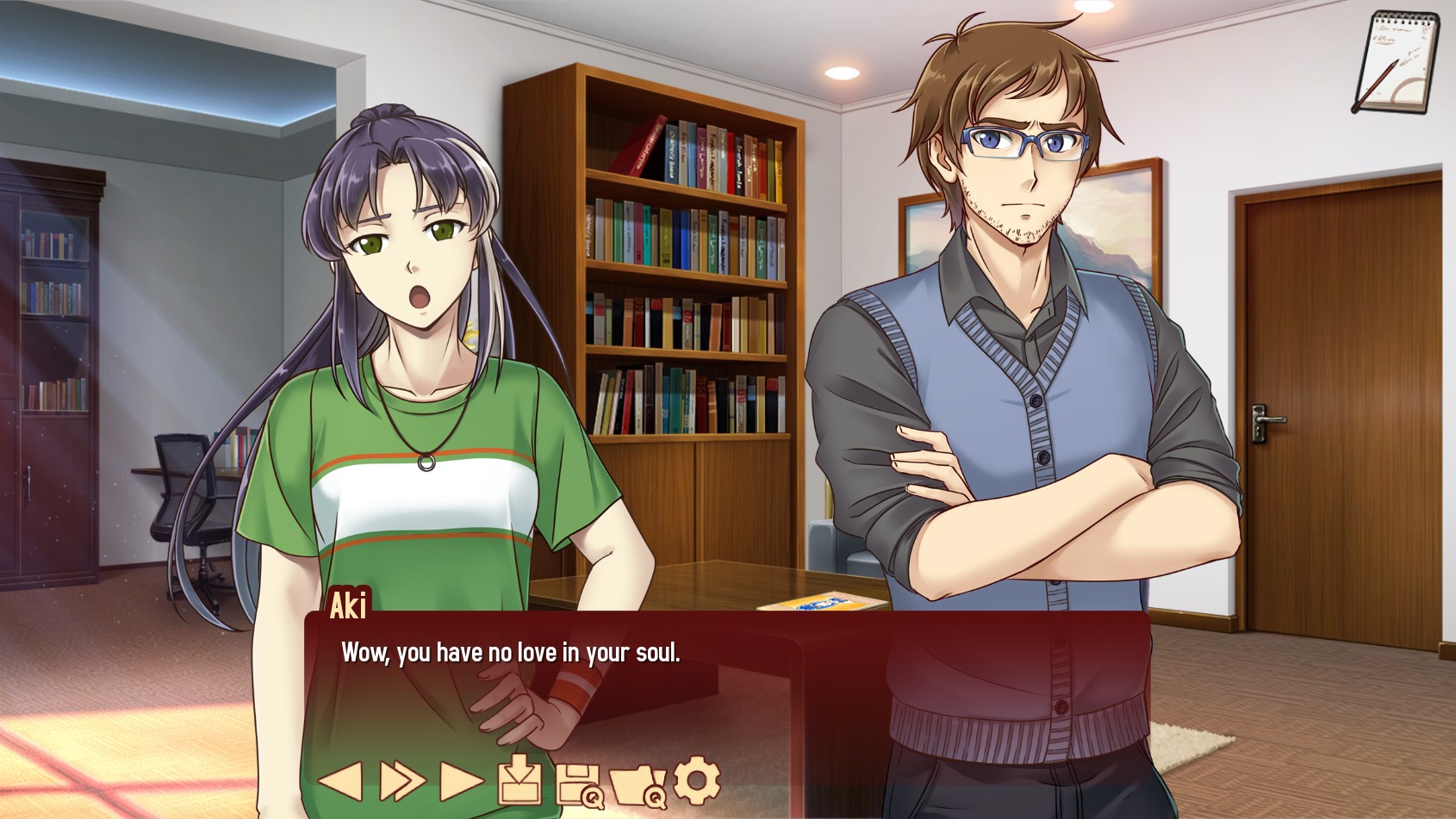Advance Aki's dialogue text box
The height and width of the screenshot is (819, 1456).
click(726, 680)
